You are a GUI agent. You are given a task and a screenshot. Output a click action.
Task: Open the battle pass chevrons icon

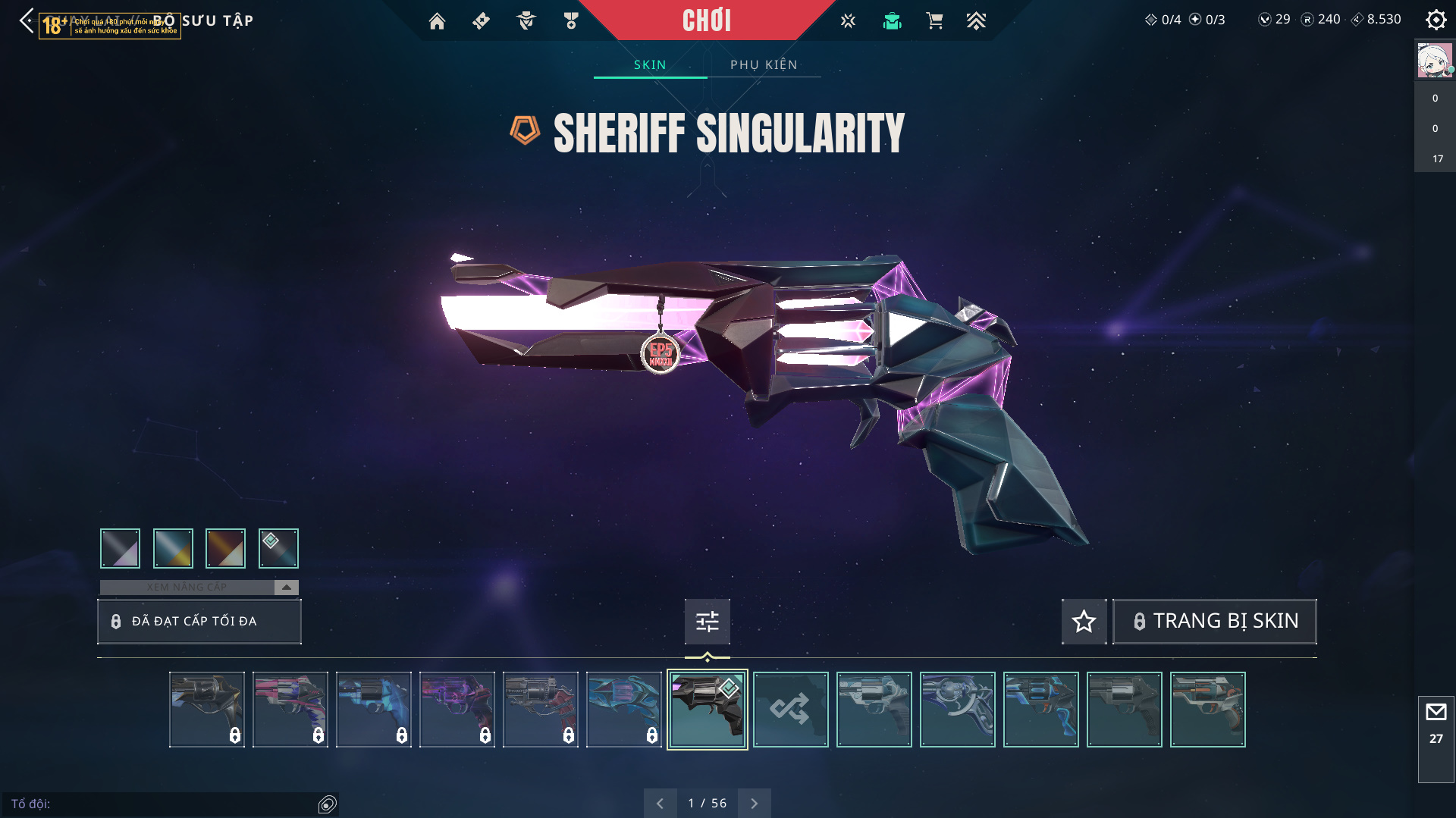[976, 21]
